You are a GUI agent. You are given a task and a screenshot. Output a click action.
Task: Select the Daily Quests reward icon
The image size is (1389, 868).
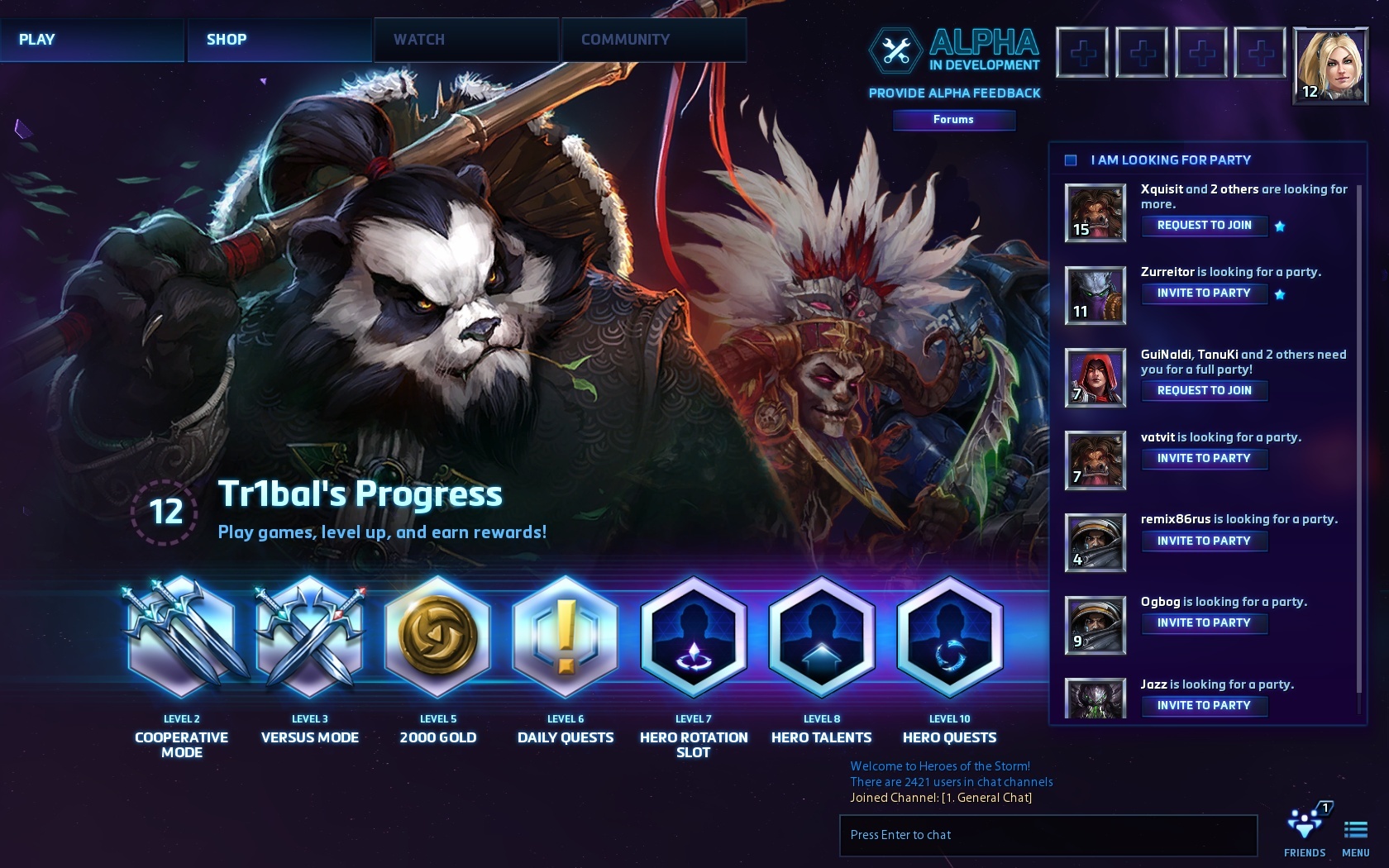566,637
